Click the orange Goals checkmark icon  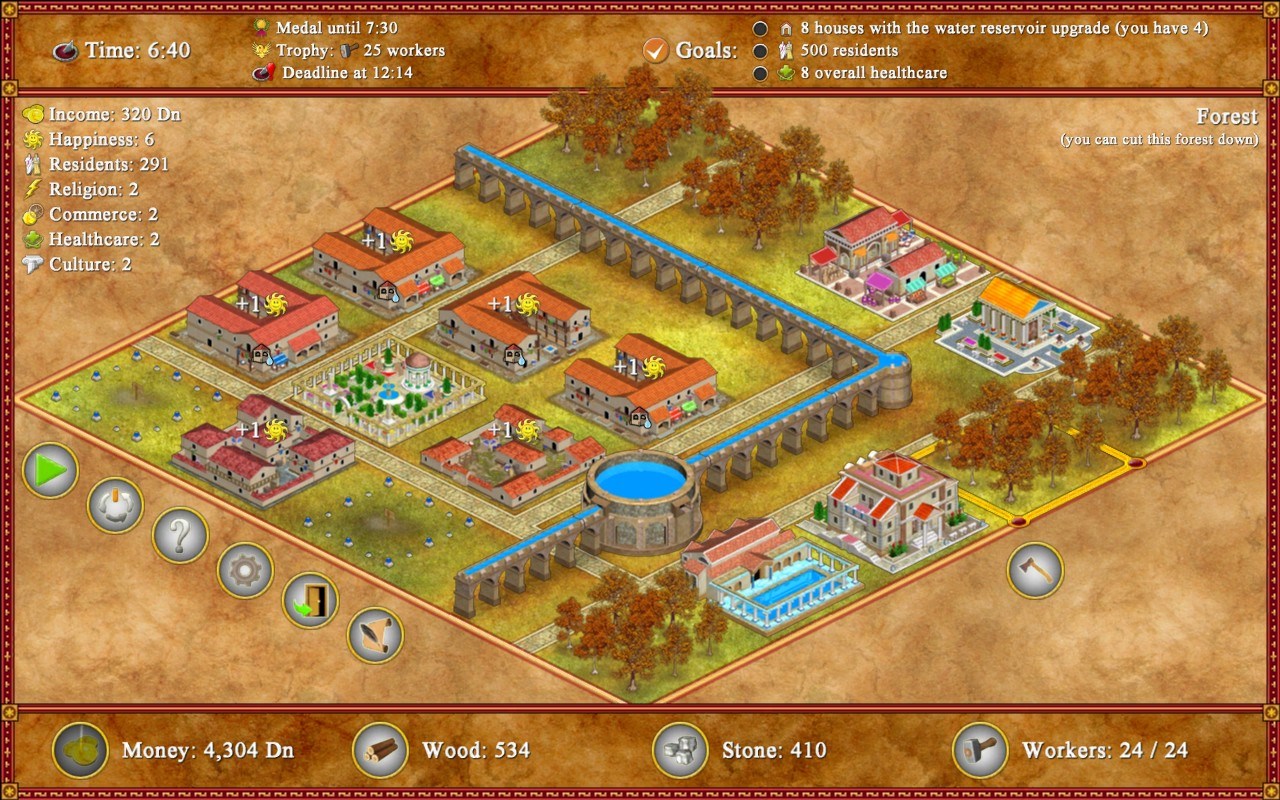point(655,48)
